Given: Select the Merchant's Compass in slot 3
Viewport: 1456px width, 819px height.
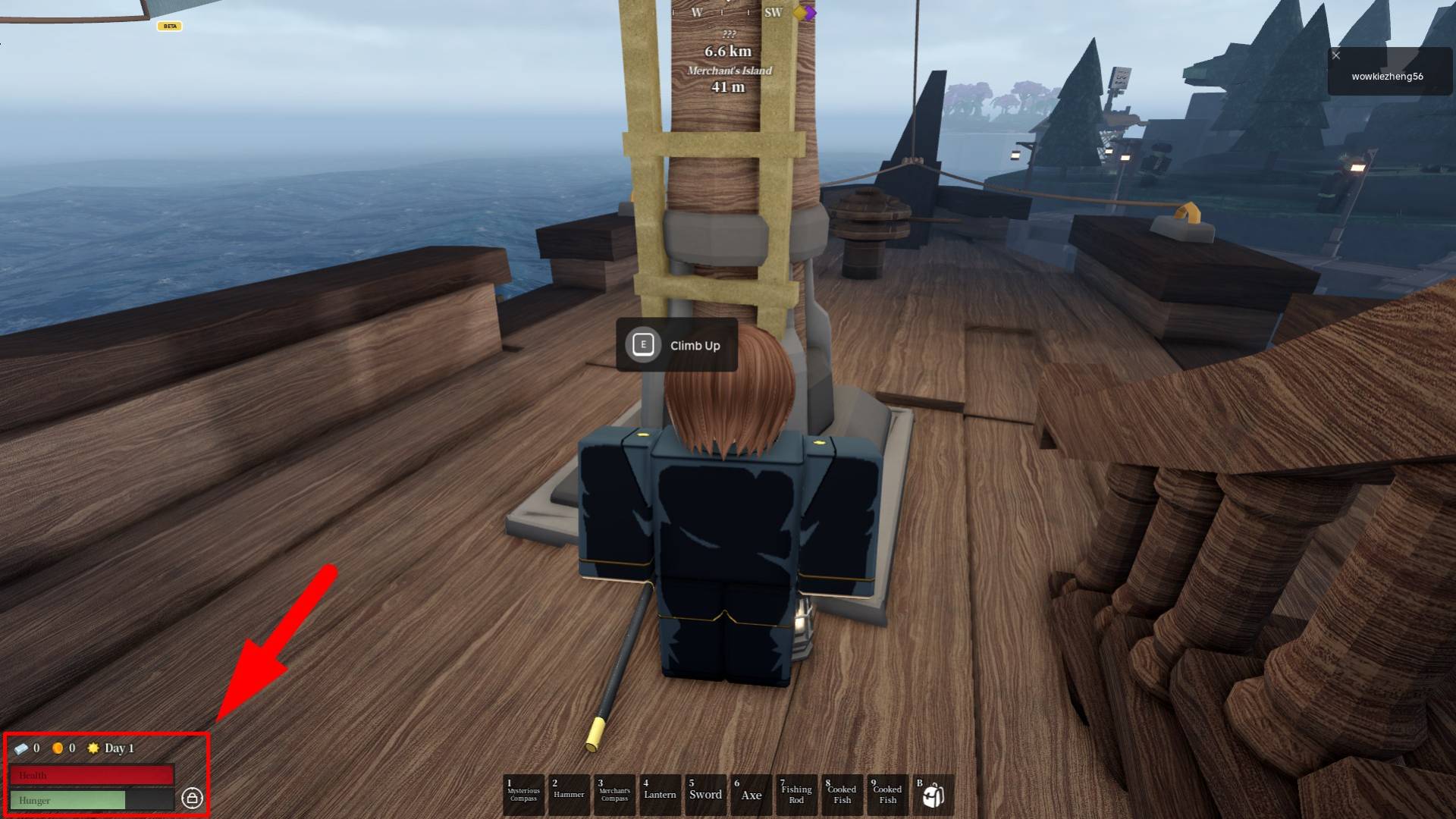Looking at the screenshot, I should [x=615, y=794].
